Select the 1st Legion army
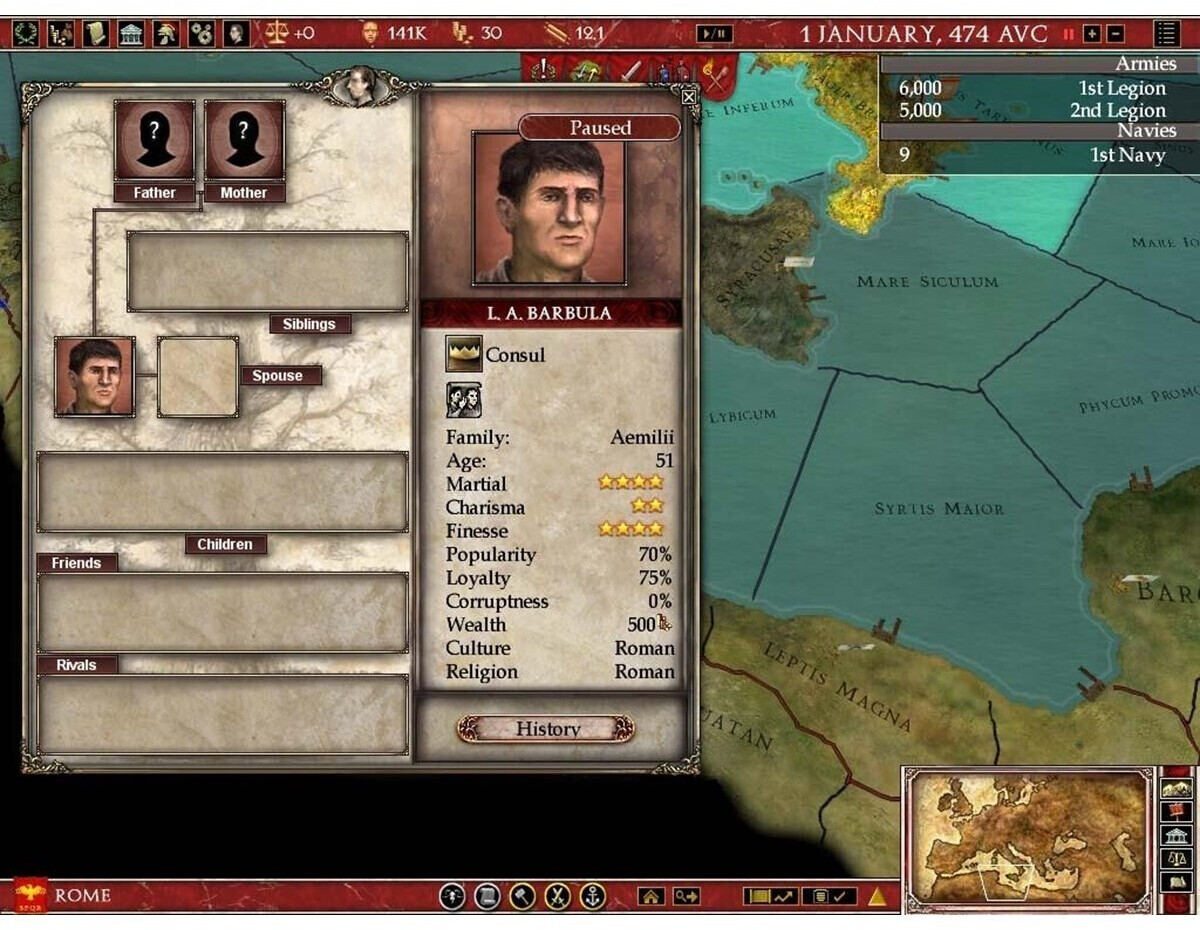1200x930 pixels. pos(1038,88)
